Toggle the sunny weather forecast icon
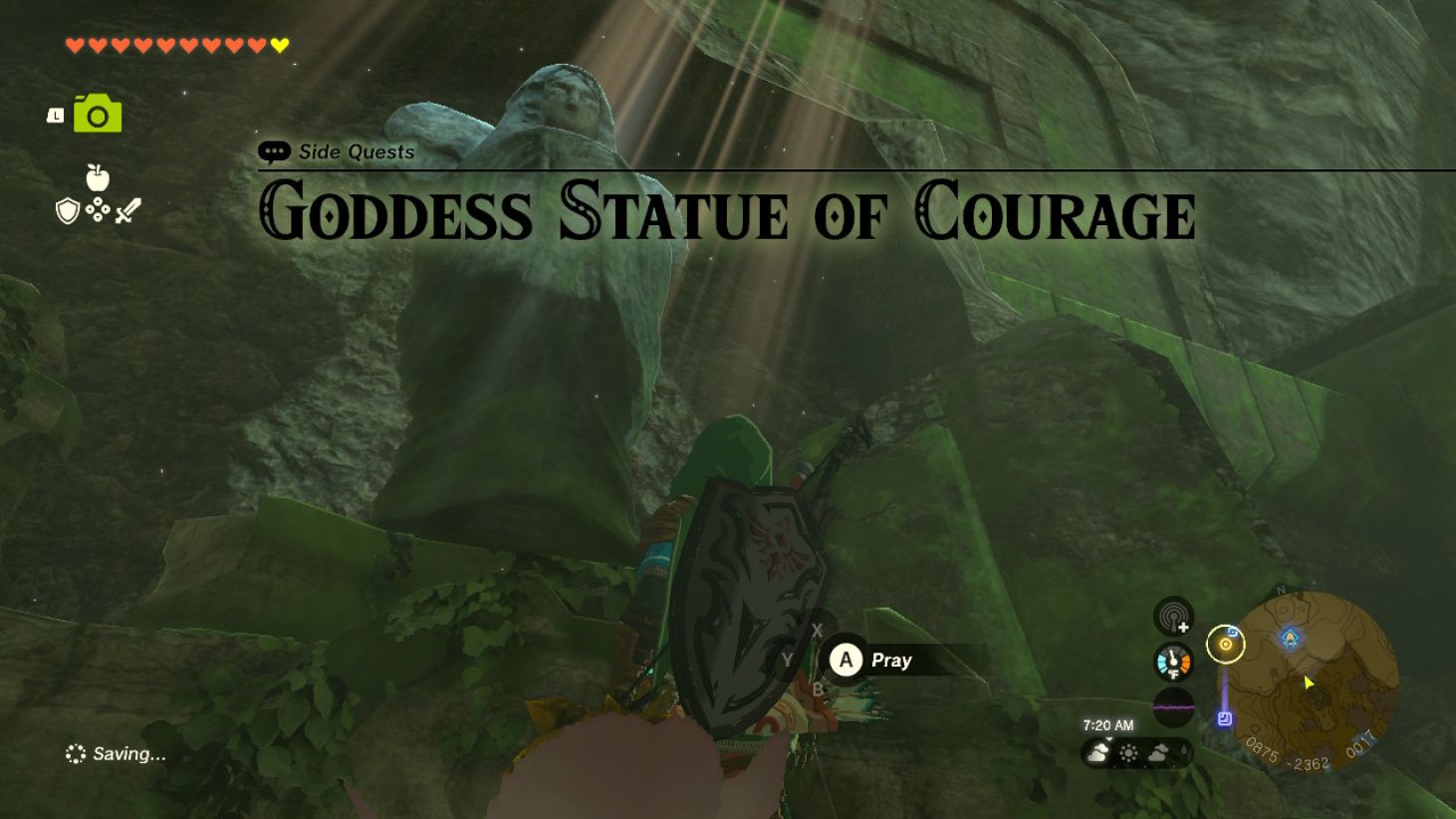 (x=1127, y=754)
